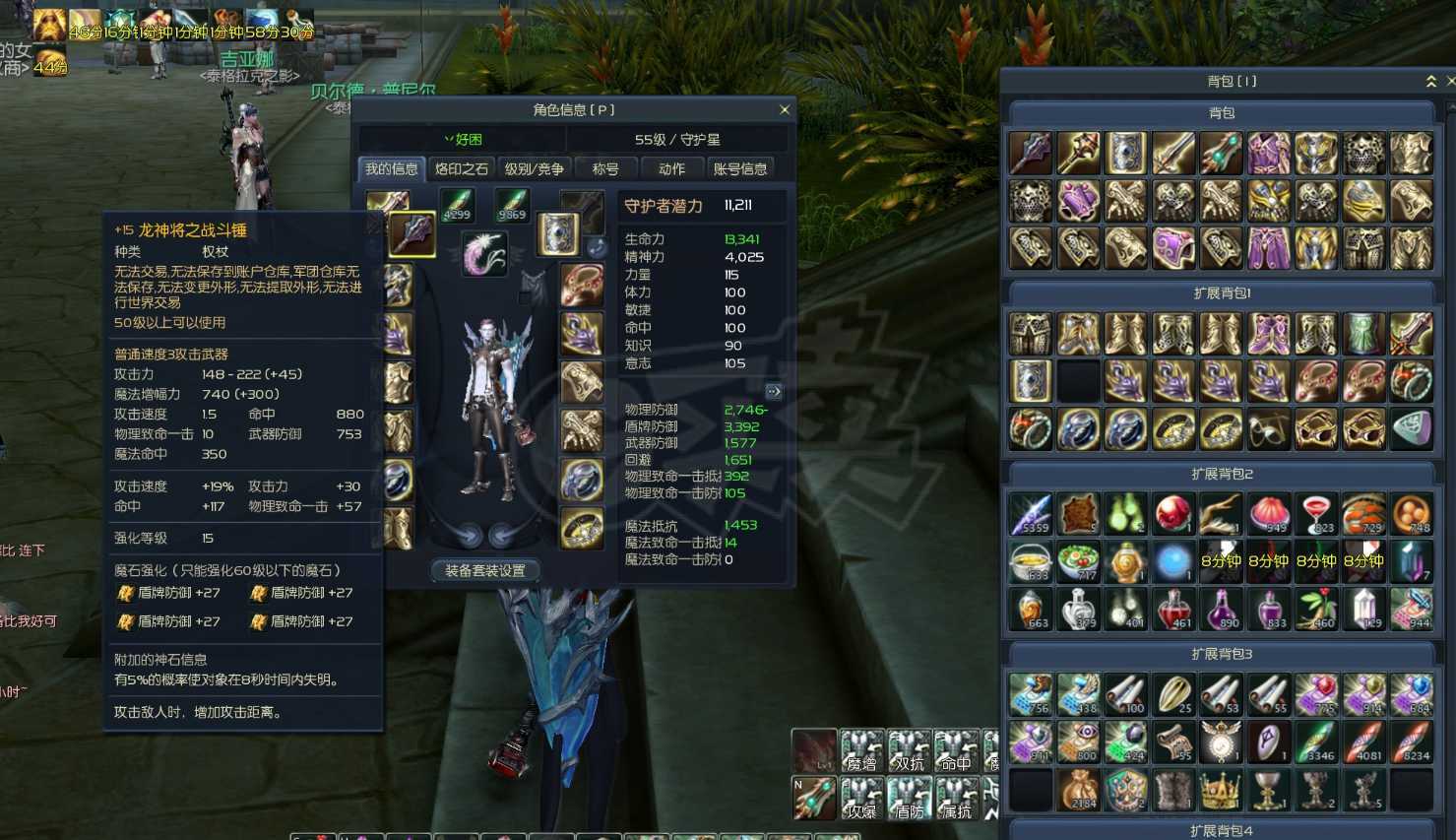Select the equipped war hammer weapon slot
The width and height of the screenshot is (1456, 840).
click(x=411, y=234)
